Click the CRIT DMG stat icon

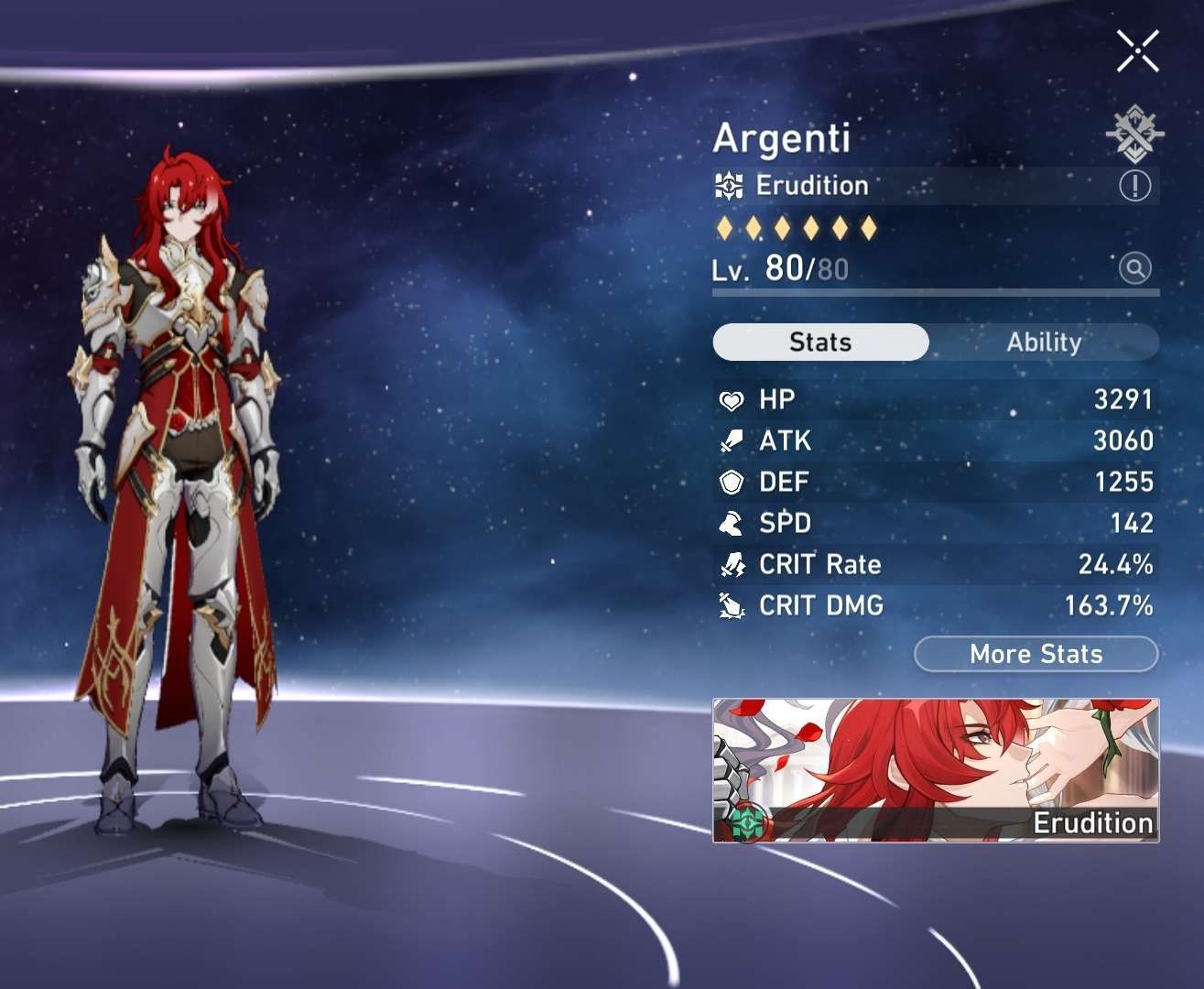coord(730,605)
